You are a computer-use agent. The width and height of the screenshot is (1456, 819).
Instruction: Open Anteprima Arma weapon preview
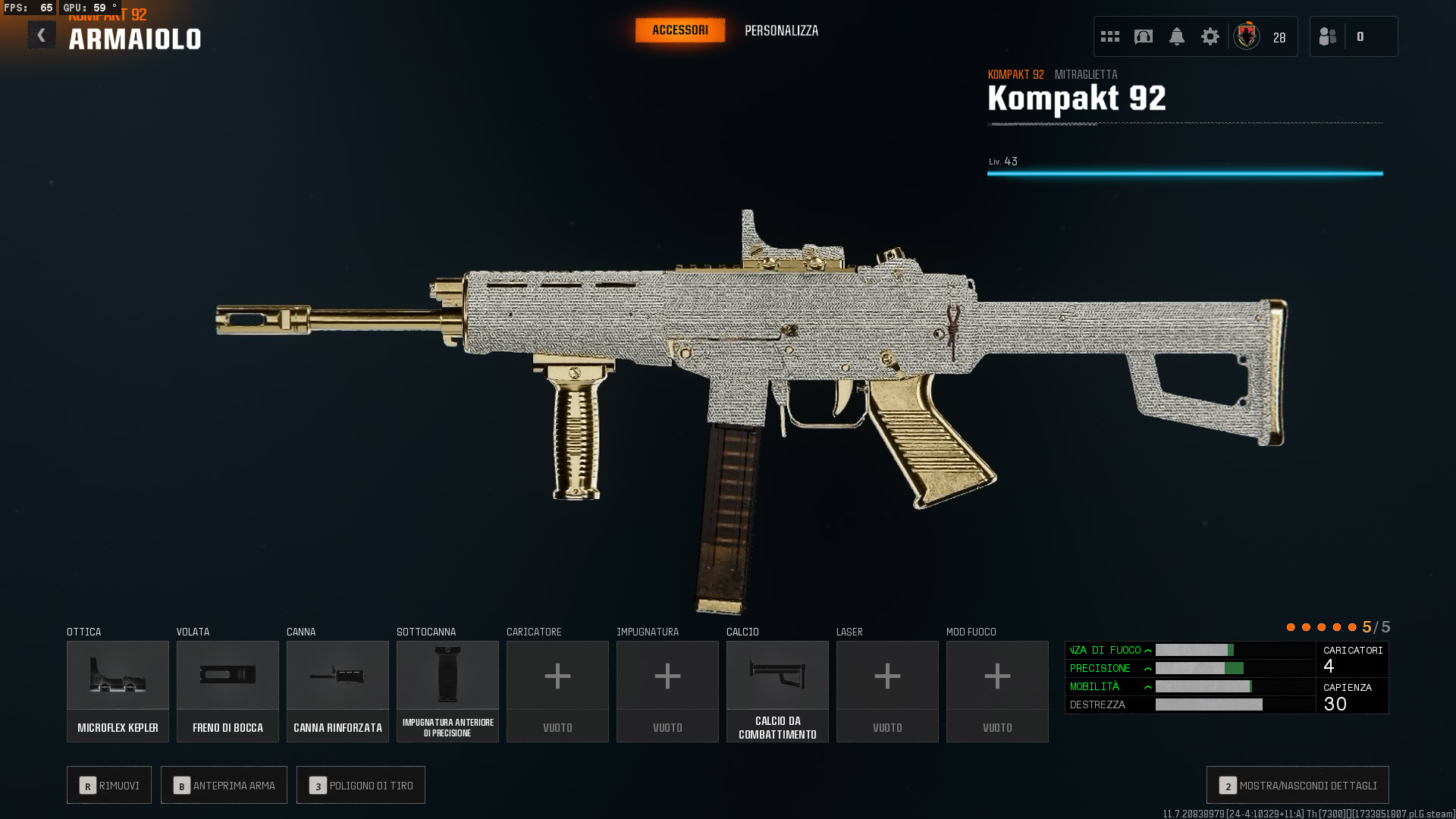point(224,785)
